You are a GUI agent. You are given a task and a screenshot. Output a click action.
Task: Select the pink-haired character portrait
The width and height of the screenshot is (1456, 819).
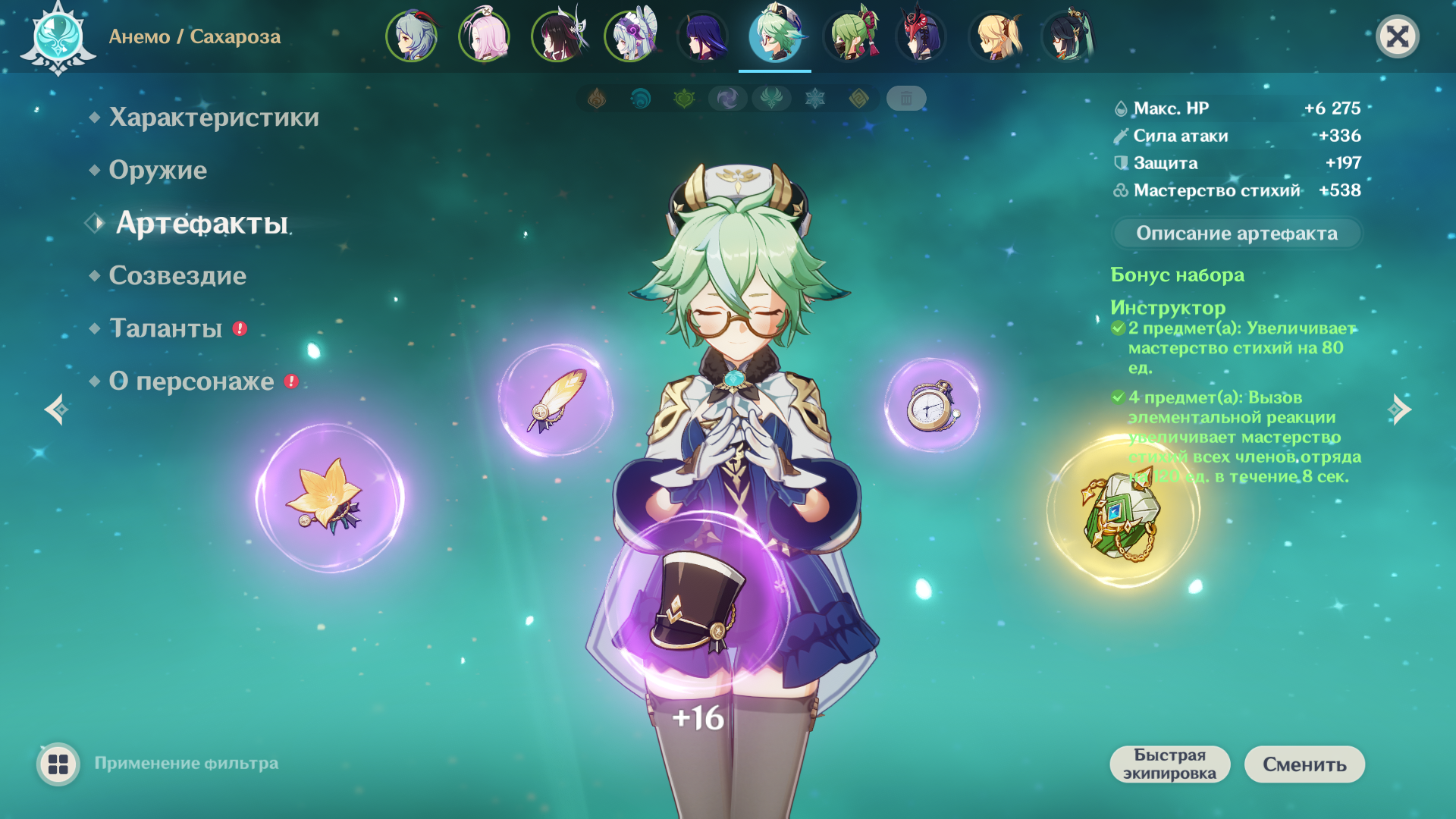click(x=484, y=36)
